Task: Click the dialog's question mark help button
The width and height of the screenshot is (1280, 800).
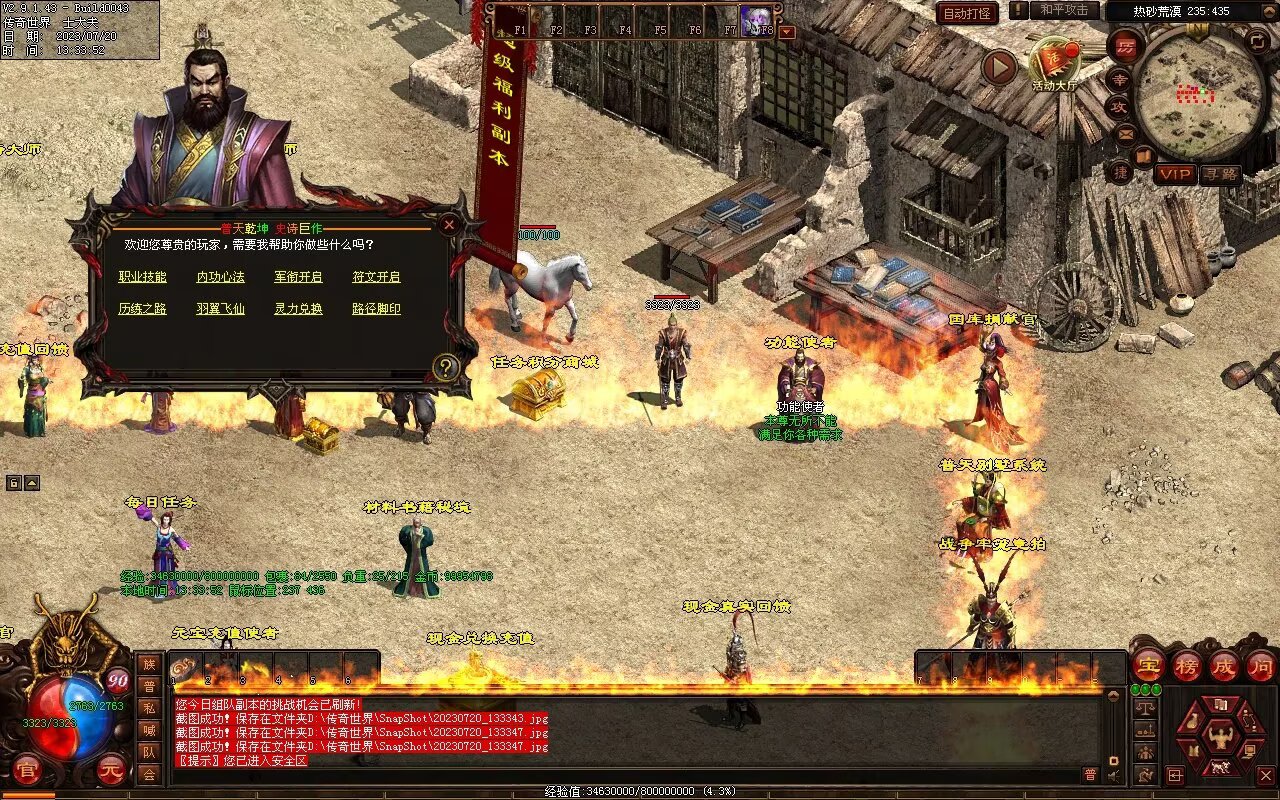Action: click(x=446, y=367)
